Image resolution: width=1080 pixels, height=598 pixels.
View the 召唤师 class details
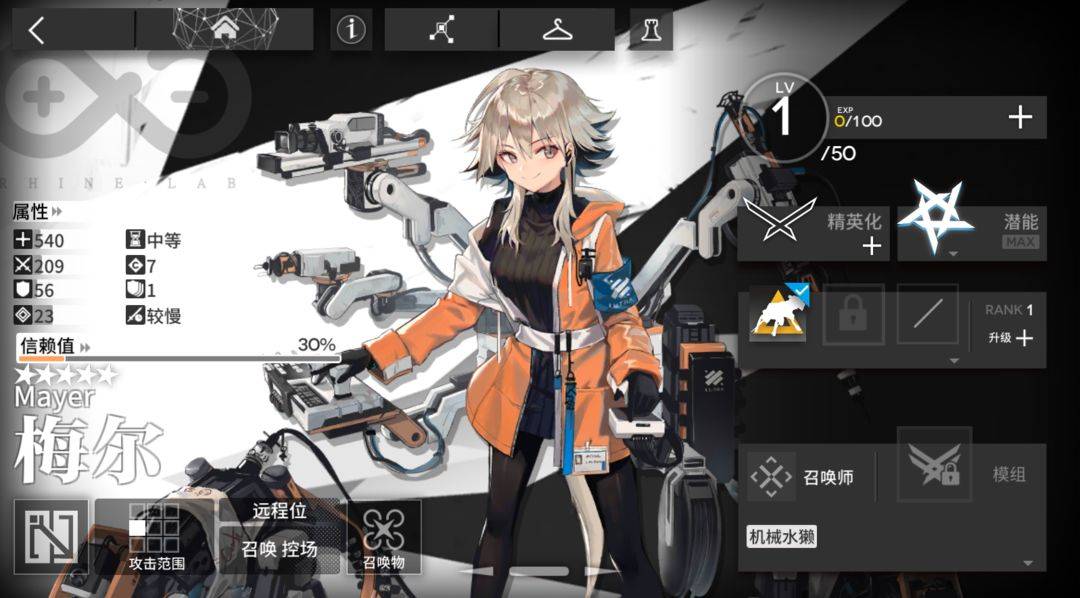coord(804,477)
